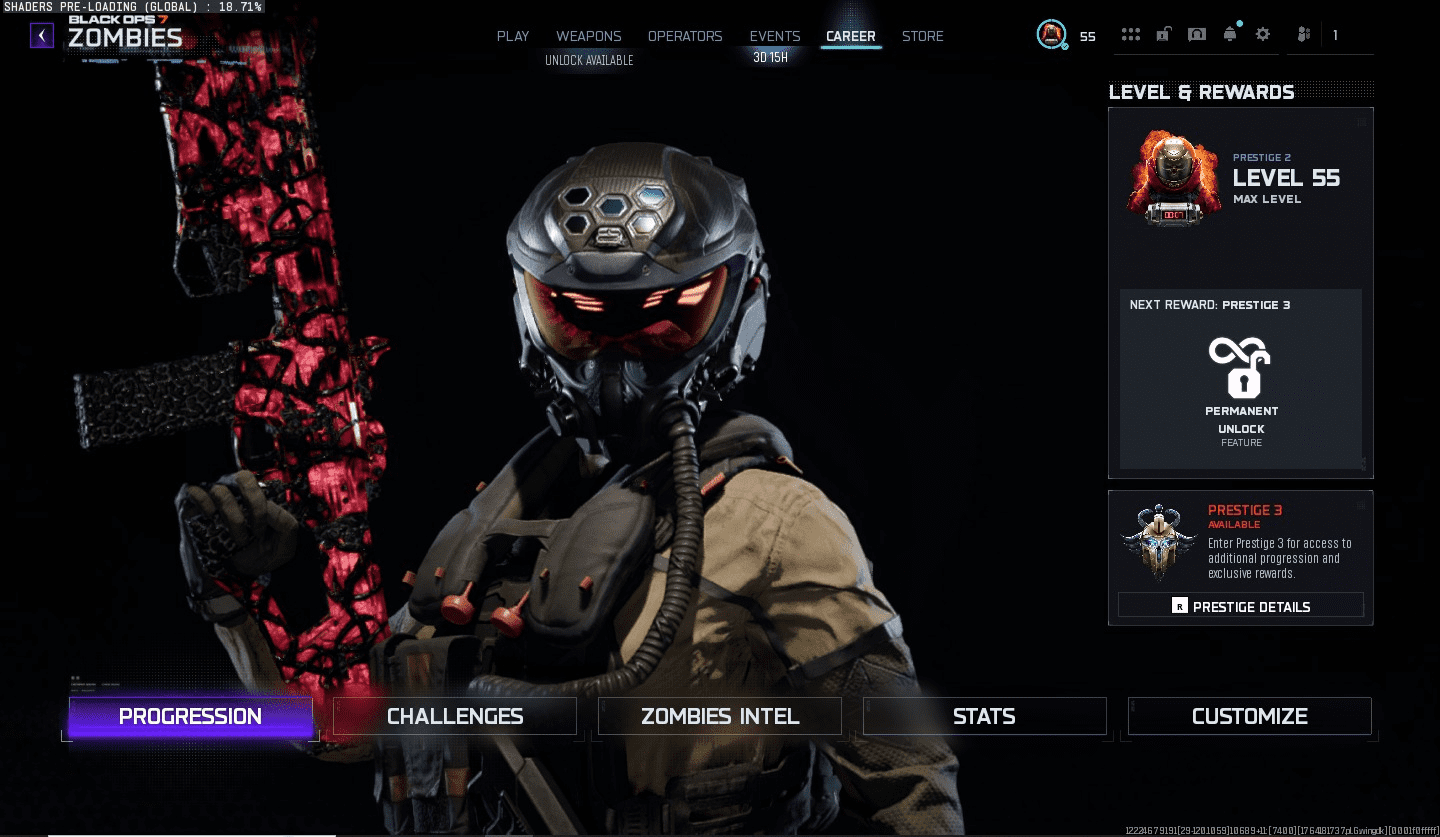Click the player profile emblem icon
1440x837 pixels.
(x=1051, y=35)
